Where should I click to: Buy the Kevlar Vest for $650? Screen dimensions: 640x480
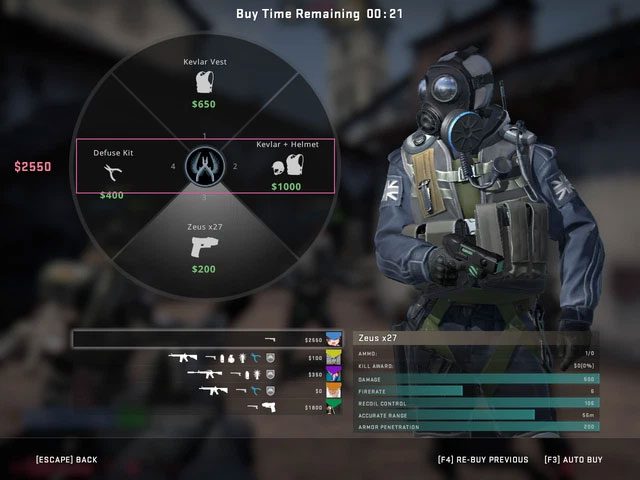[x=204, y=84]
